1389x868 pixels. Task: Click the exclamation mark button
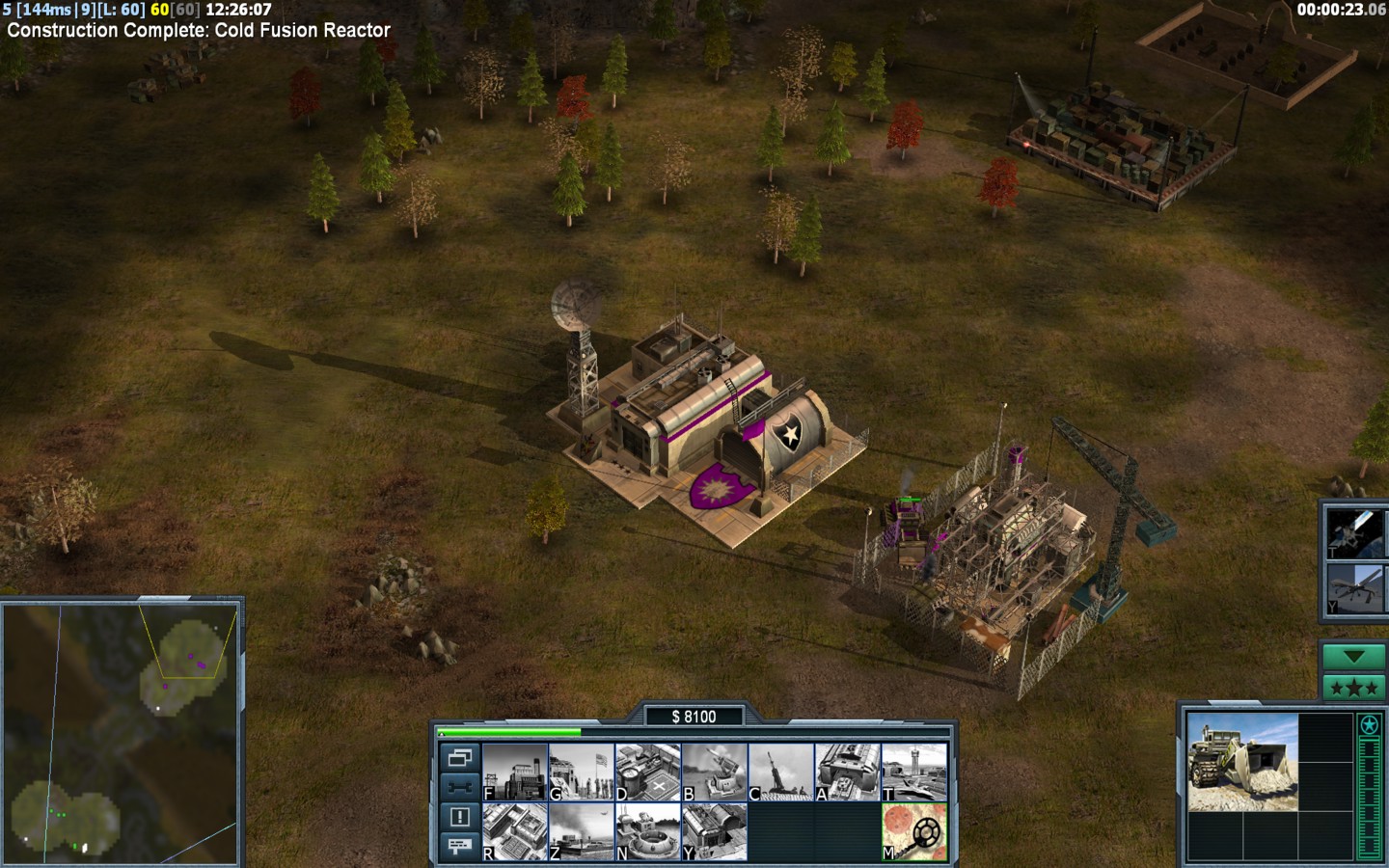(459, 817)
